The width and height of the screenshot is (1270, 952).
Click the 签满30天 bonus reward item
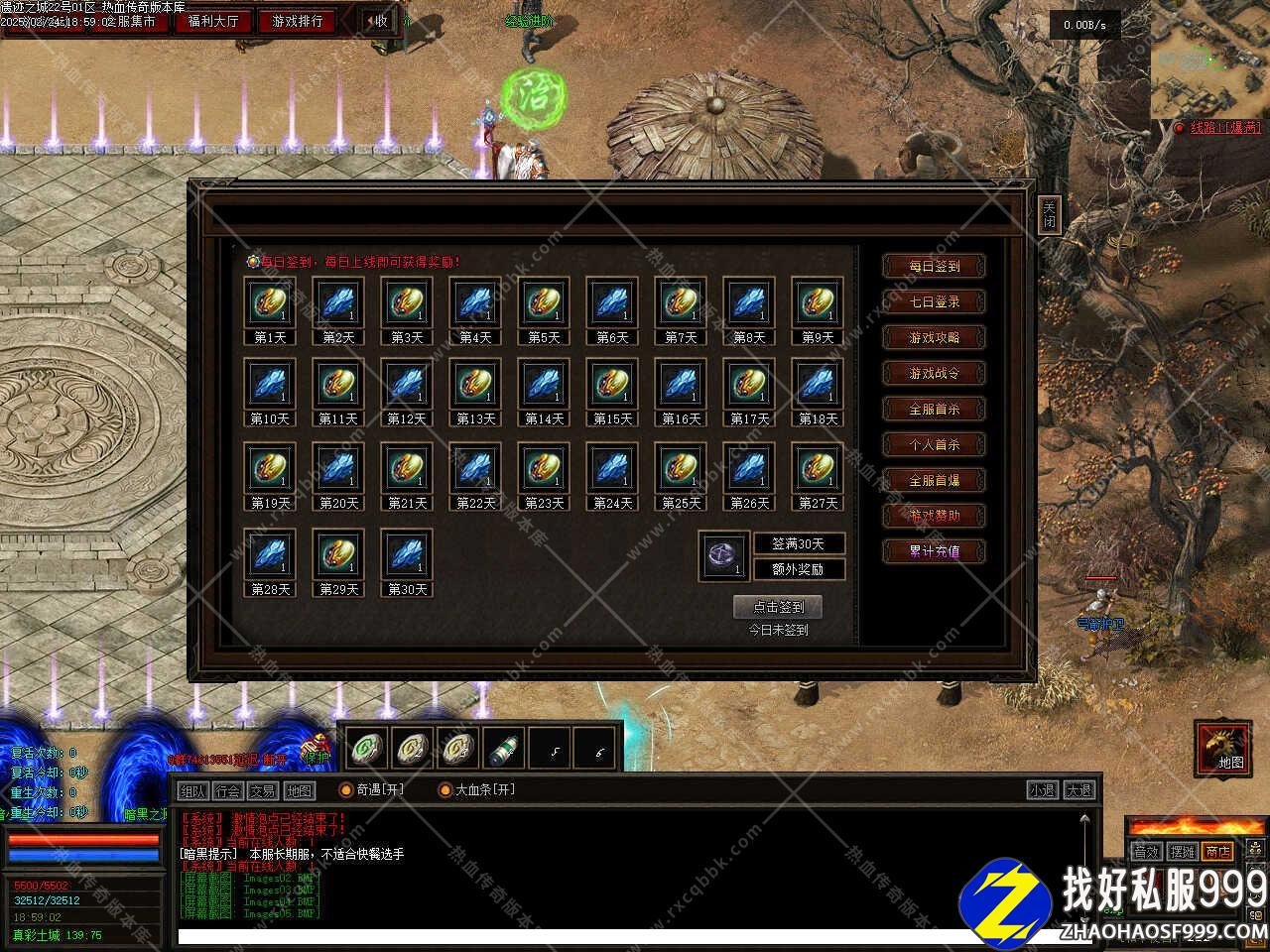[x=723, y=555]
